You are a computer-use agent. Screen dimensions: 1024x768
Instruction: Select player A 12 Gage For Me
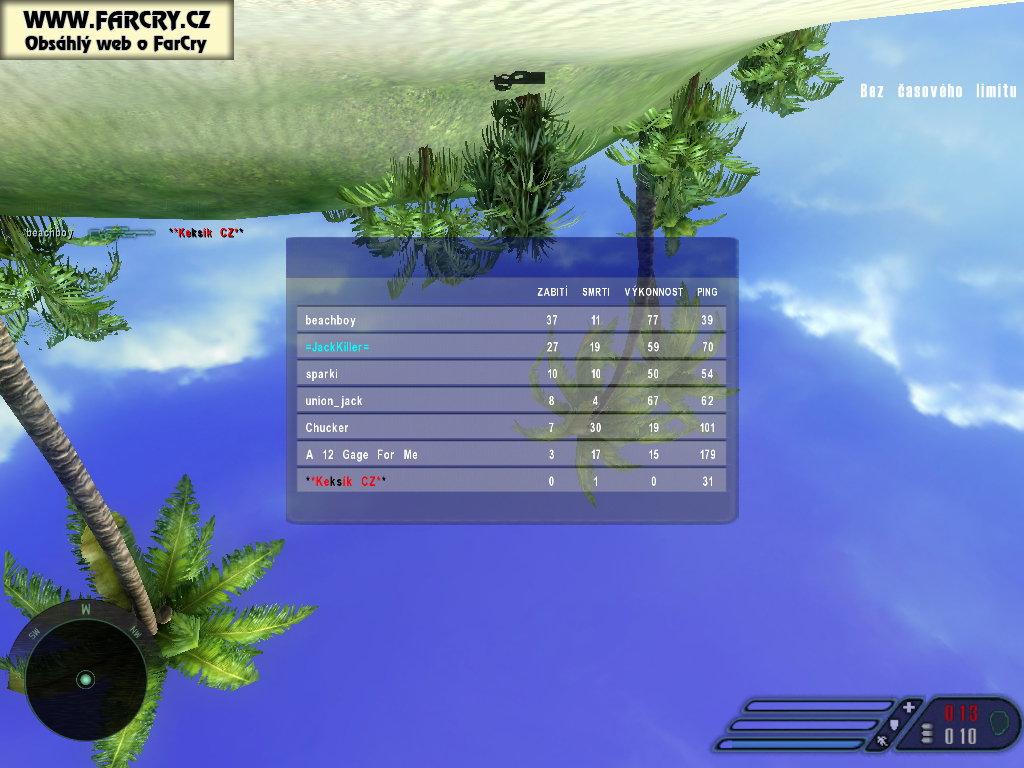511,455
